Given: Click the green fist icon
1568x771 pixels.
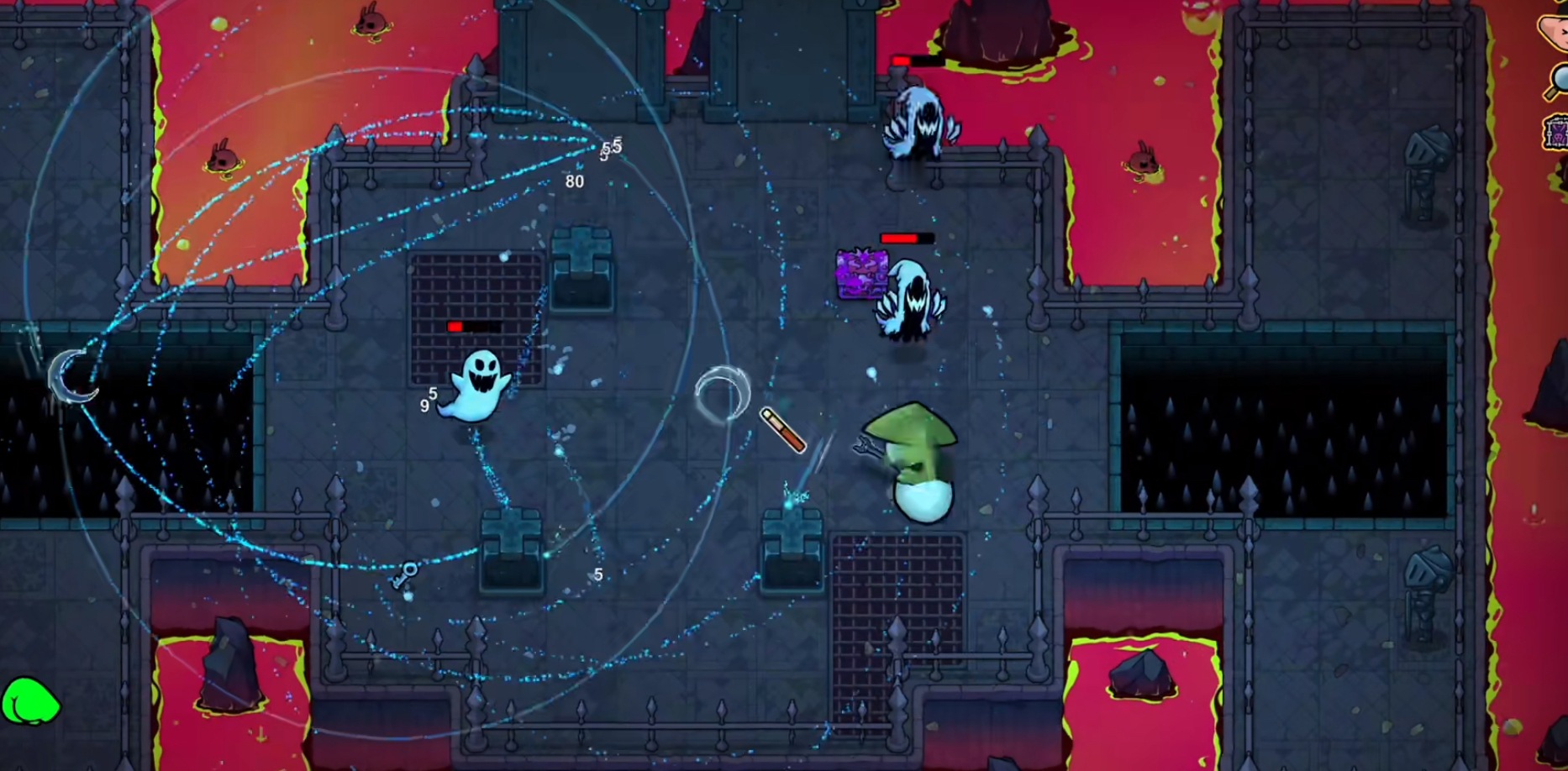Looking at the screenshot, I should (29, 701).
